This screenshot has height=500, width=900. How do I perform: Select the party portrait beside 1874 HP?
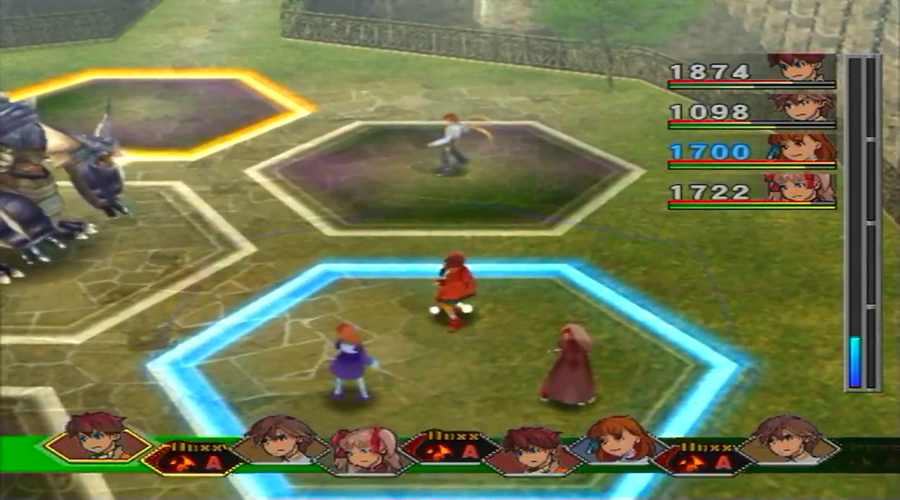tap(798, 69)
